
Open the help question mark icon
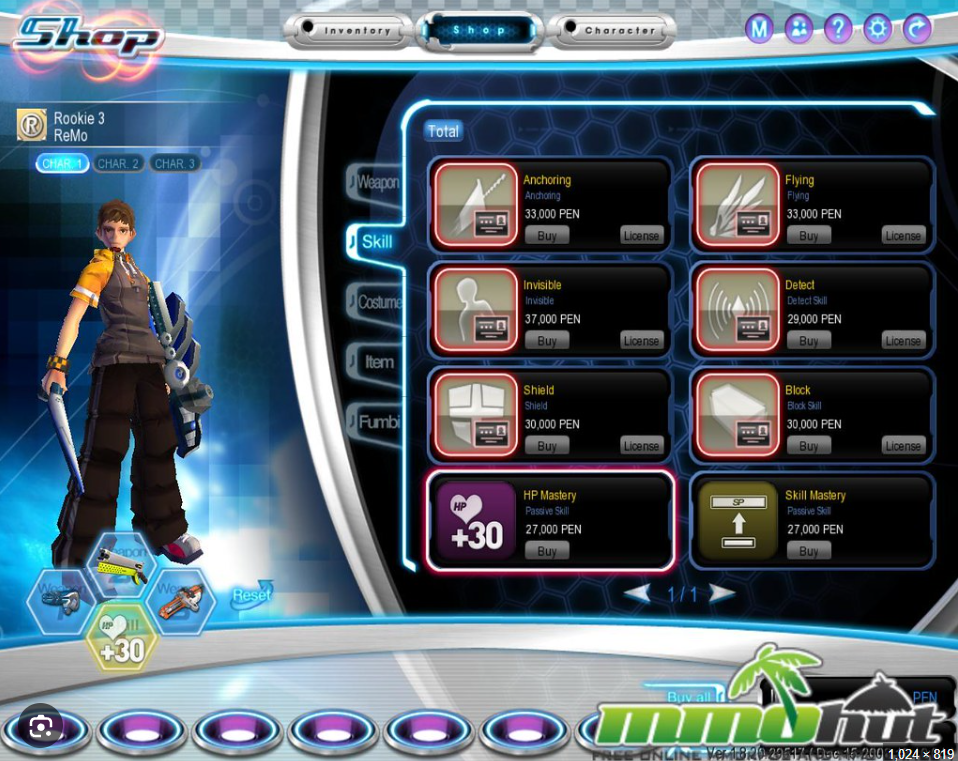[839, 29]
